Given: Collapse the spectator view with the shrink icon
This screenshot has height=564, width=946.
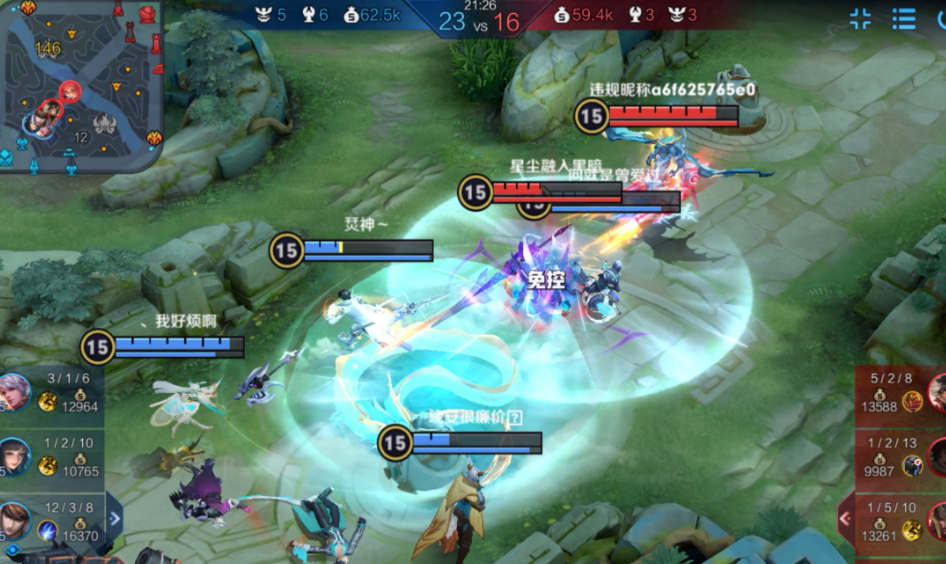Looking at the screenshot, I should tap(860, 18).
